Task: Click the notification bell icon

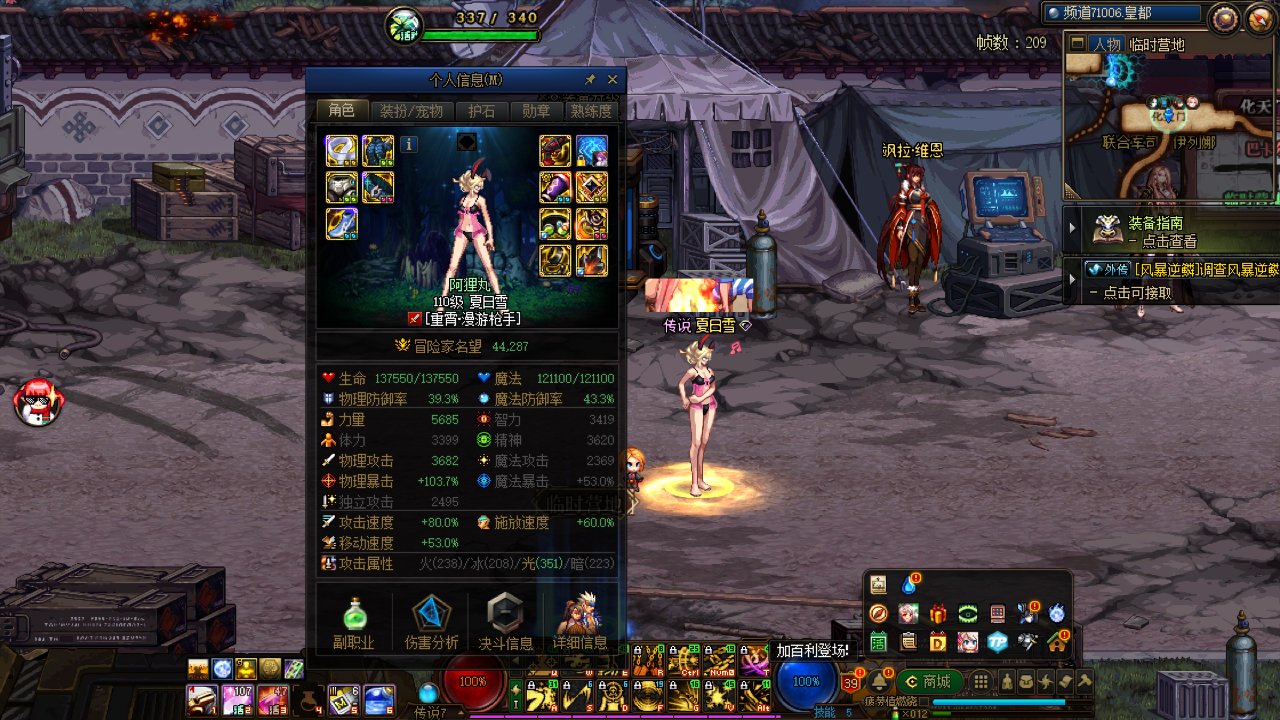Action: point(880,682)
